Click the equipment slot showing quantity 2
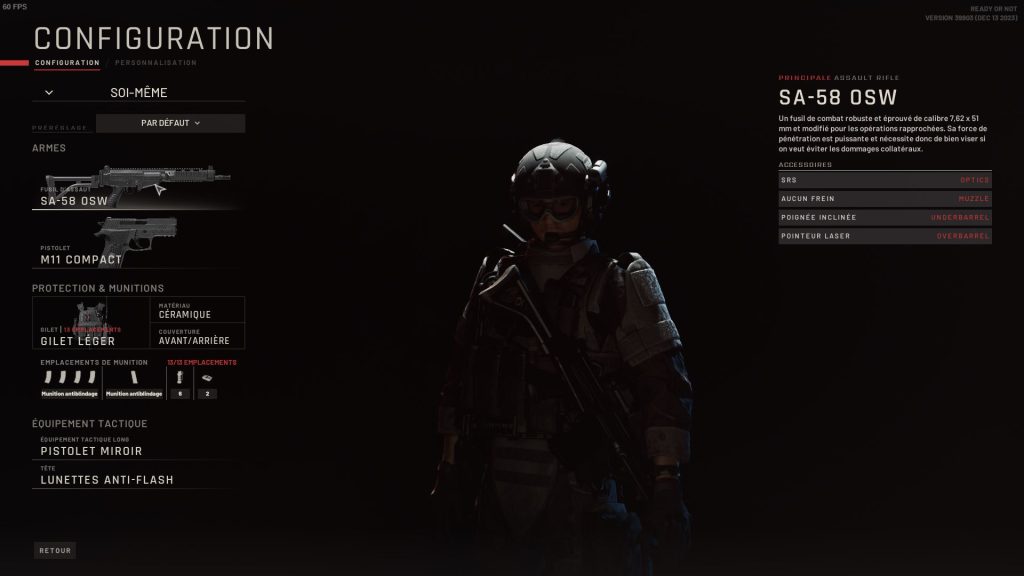The height and width of the screenshot is (576, 1024). 206,381
